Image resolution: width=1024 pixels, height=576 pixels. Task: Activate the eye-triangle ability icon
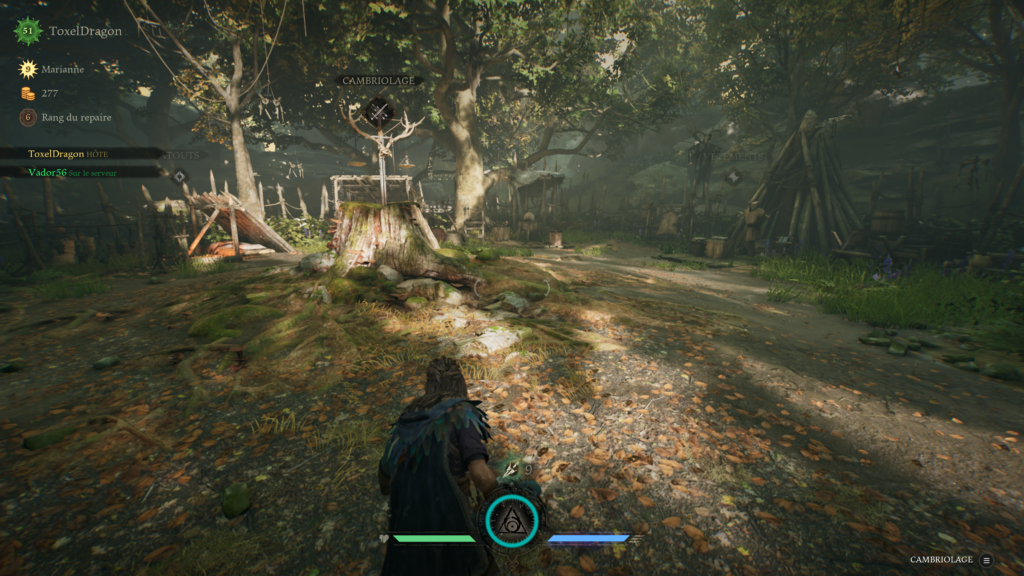512,520
